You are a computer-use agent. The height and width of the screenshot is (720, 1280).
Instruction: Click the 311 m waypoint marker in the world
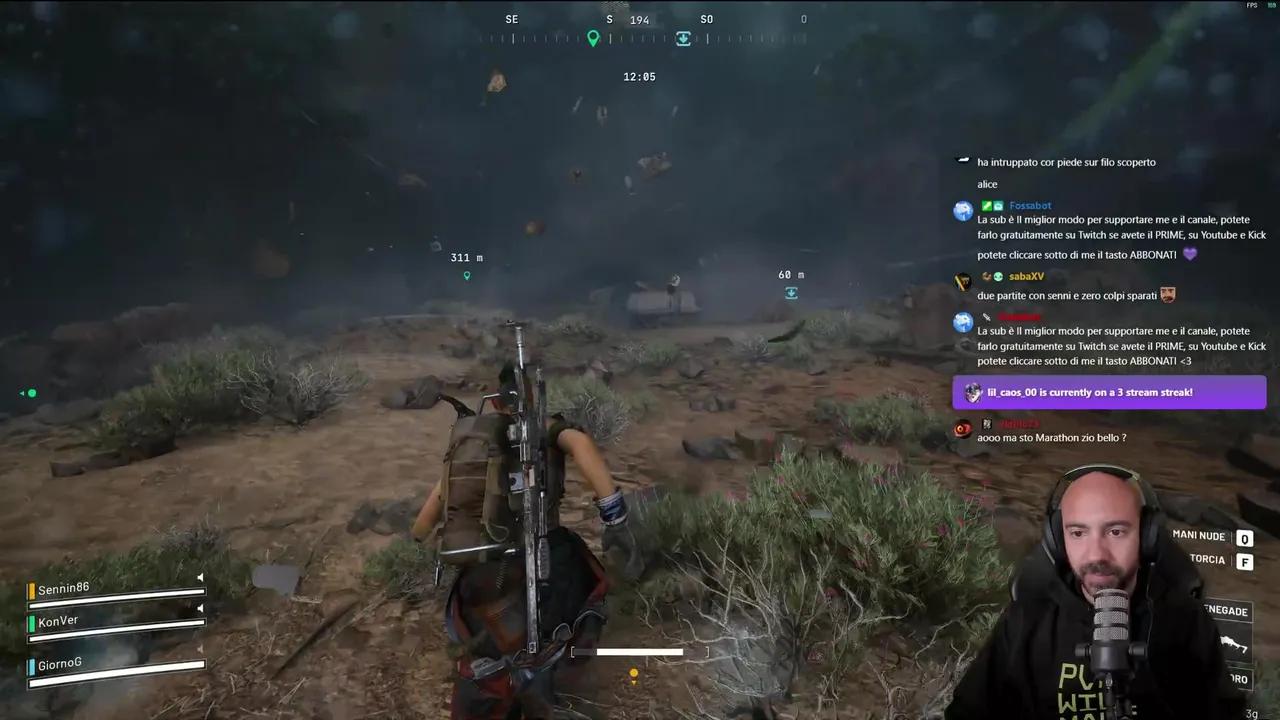point(466,275)
